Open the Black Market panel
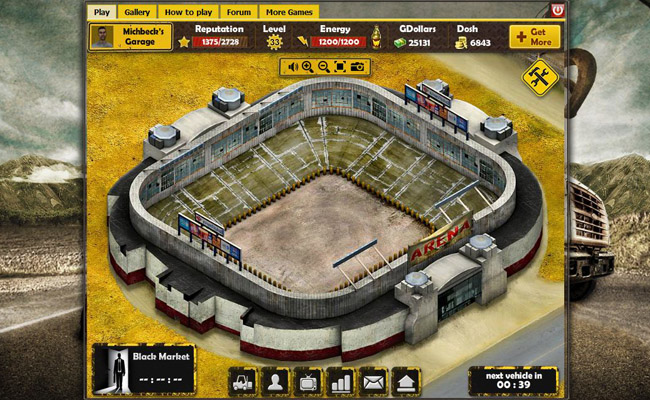The height and width of the screenshot is (400, 650). pos(143,368)
